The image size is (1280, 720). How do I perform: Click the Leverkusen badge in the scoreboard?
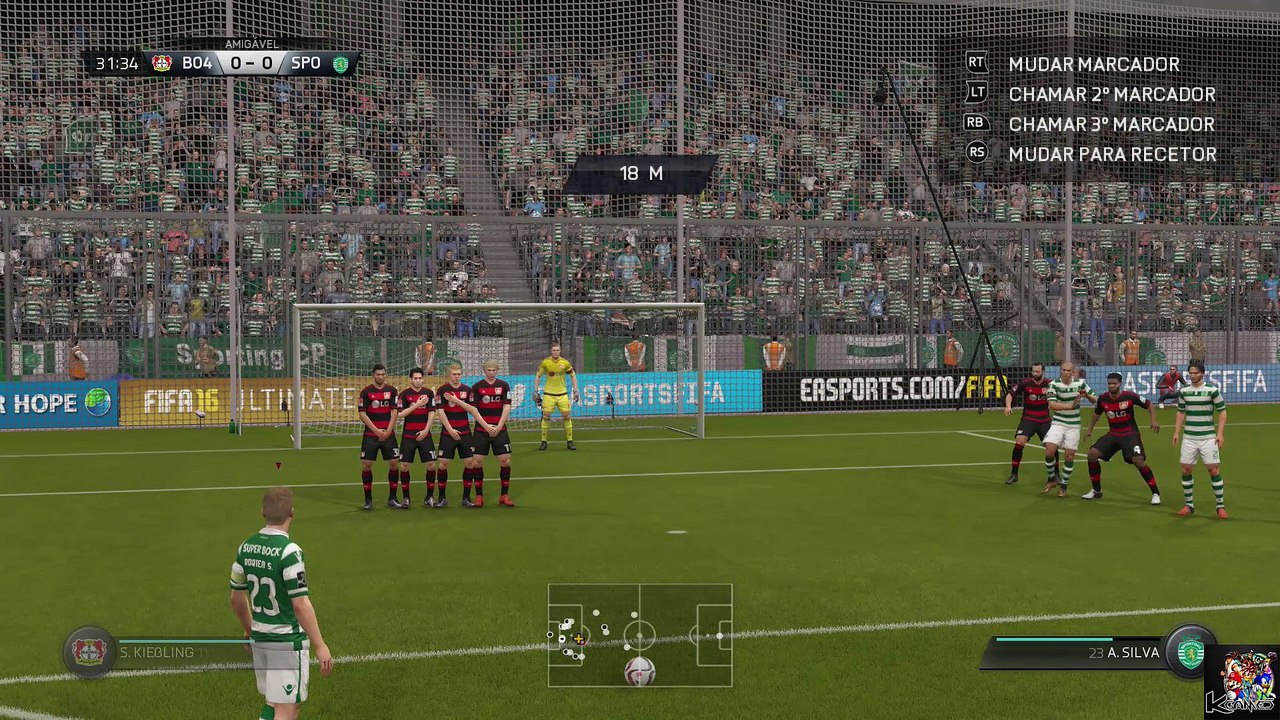coord(162,63)
